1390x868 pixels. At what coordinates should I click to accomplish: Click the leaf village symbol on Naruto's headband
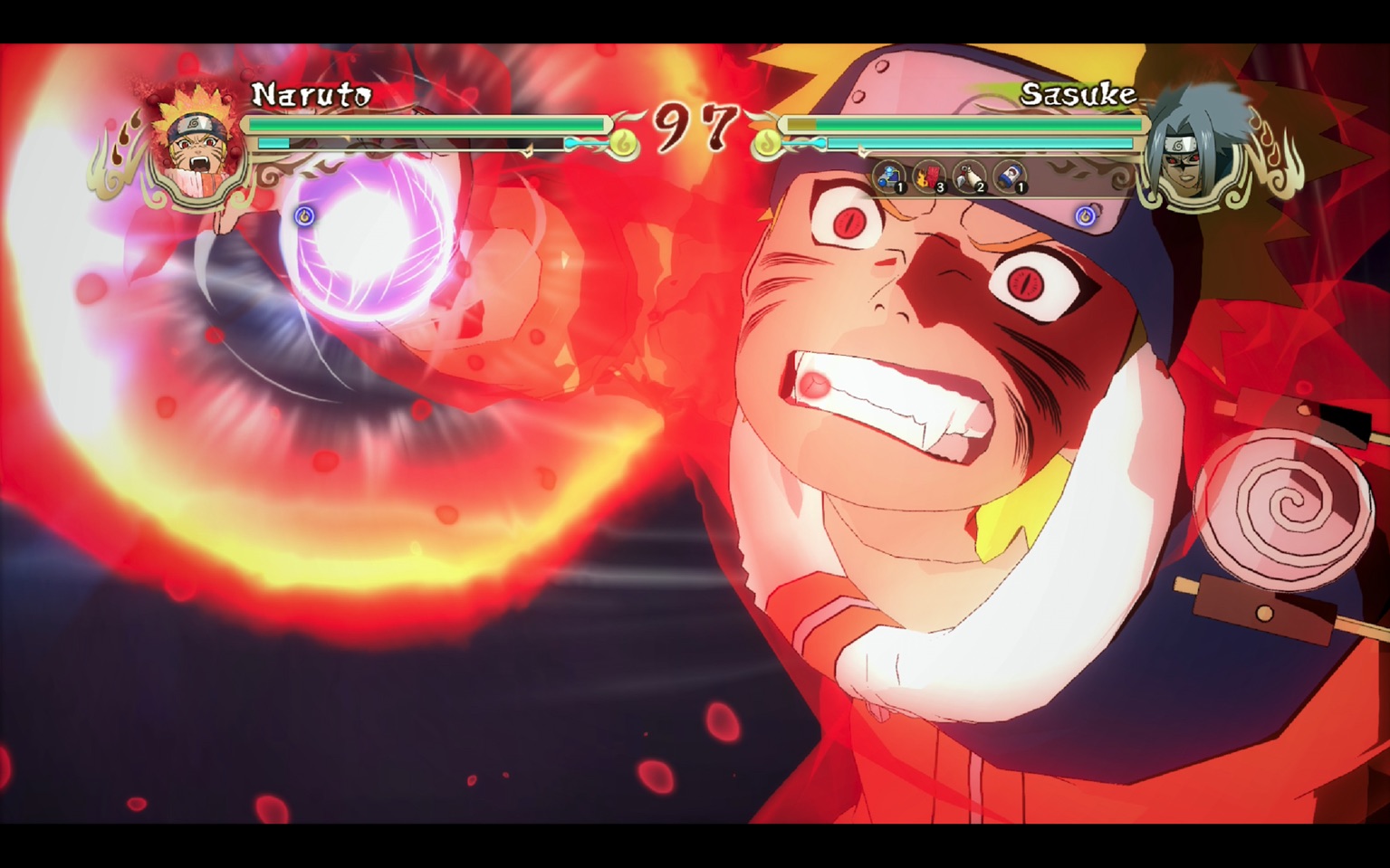[194, 125]
